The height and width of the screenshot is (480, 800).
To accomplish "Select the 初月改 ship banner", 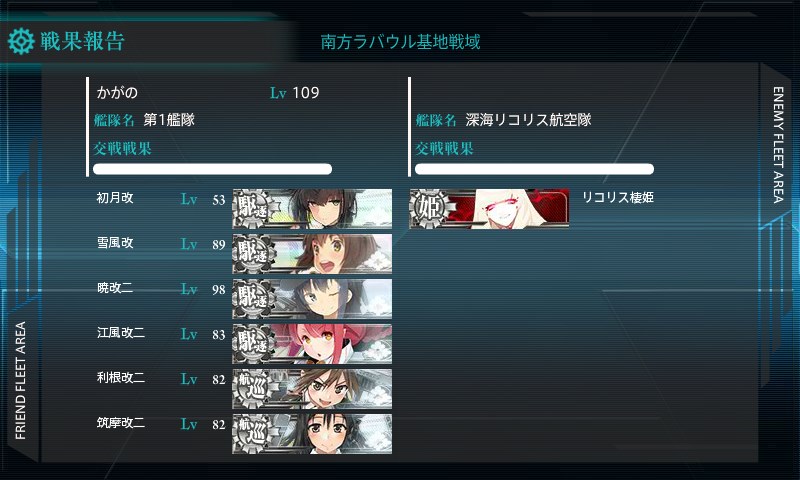I will pyautogui.click(x=312, y=209).
